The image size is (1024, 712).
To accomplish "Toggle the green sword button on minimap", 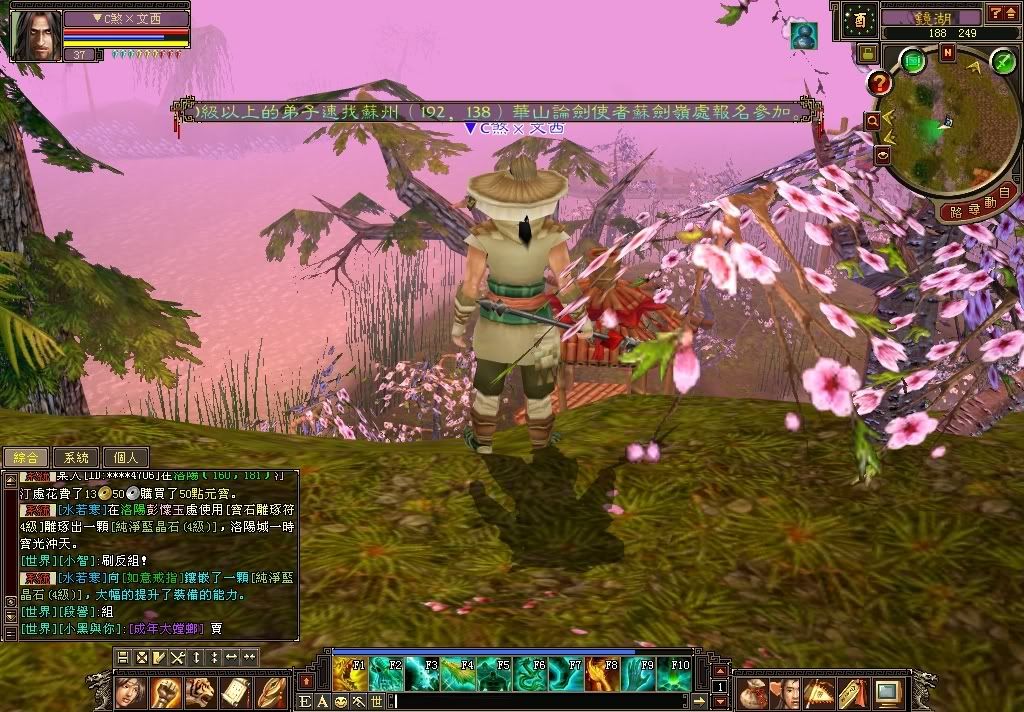I will tap(1003, 61).
